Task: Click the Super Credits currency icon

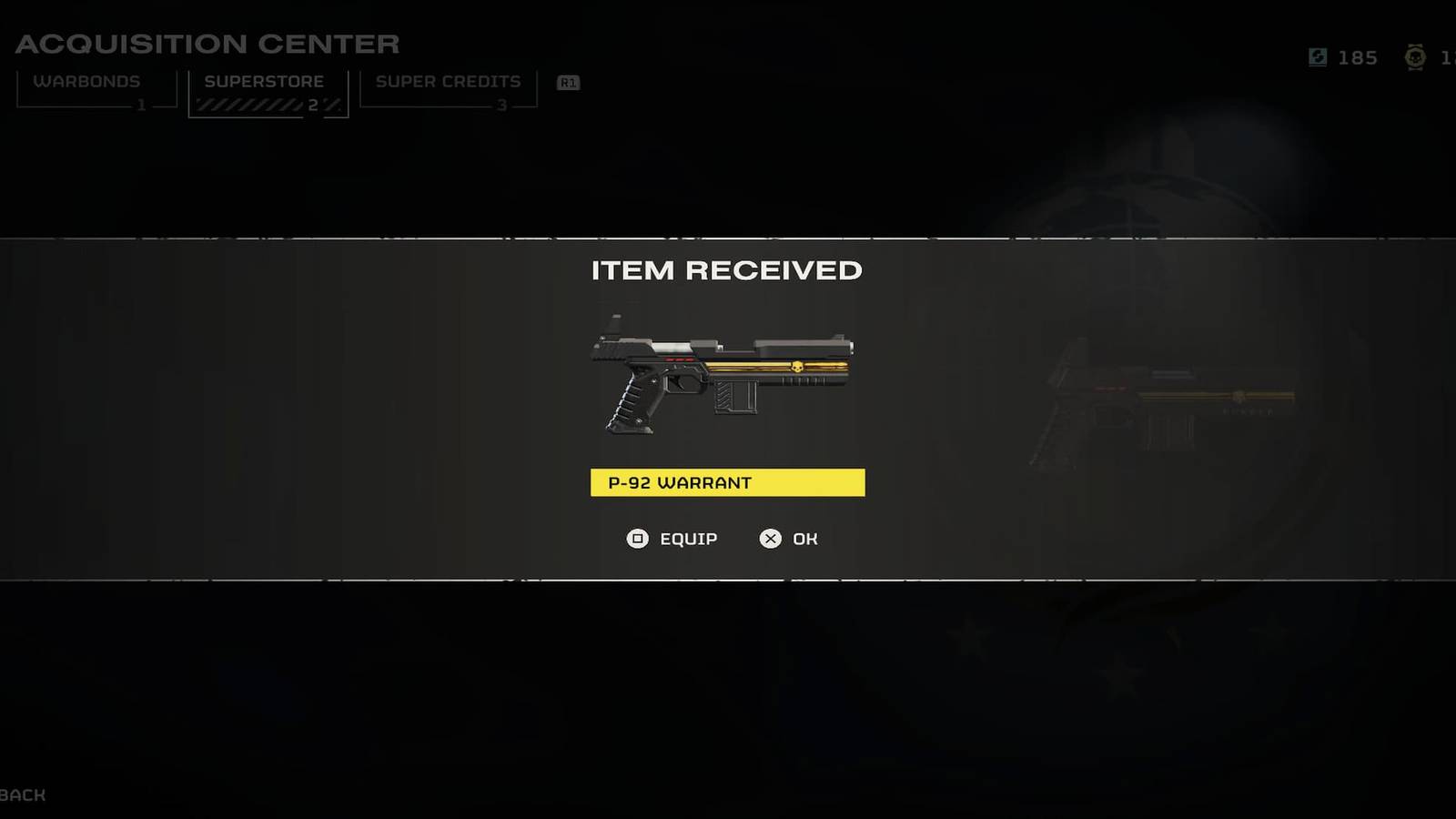Action: pyautogui.click(x=1317, y=57)
